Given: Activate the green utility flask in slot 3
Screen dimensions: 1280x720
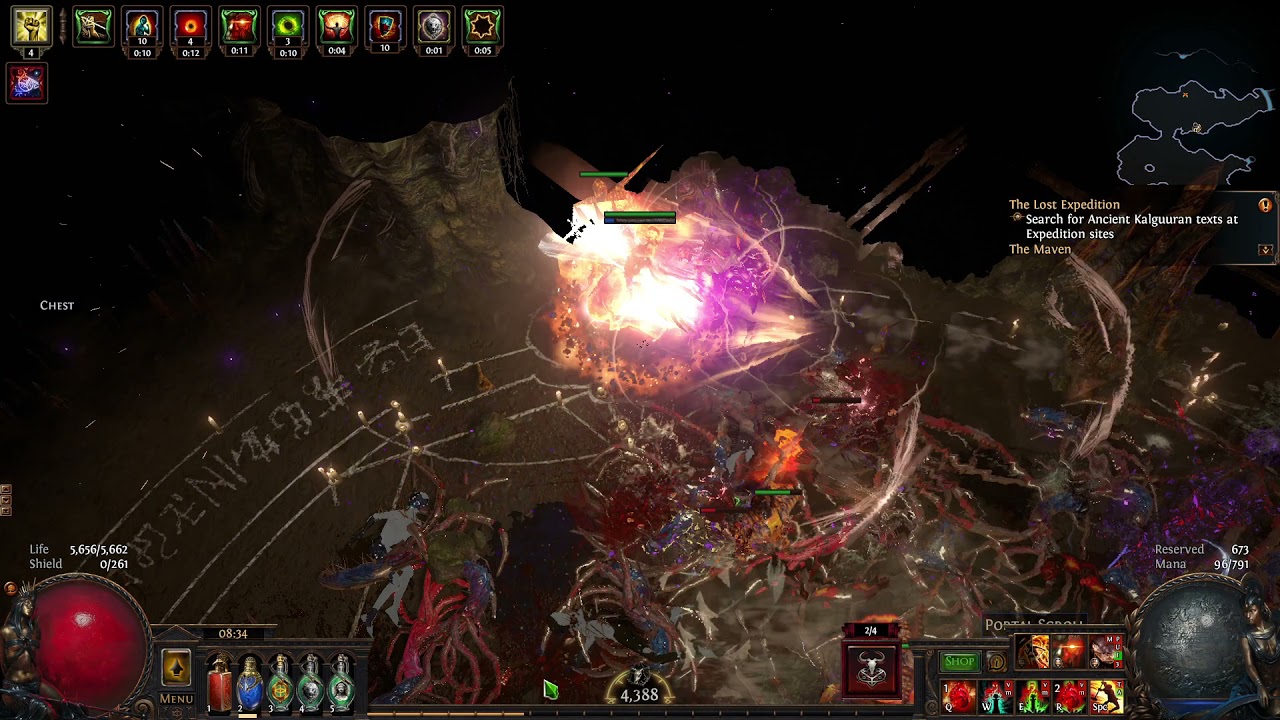Looking at the screenshot, I should [x=281, y=684].
